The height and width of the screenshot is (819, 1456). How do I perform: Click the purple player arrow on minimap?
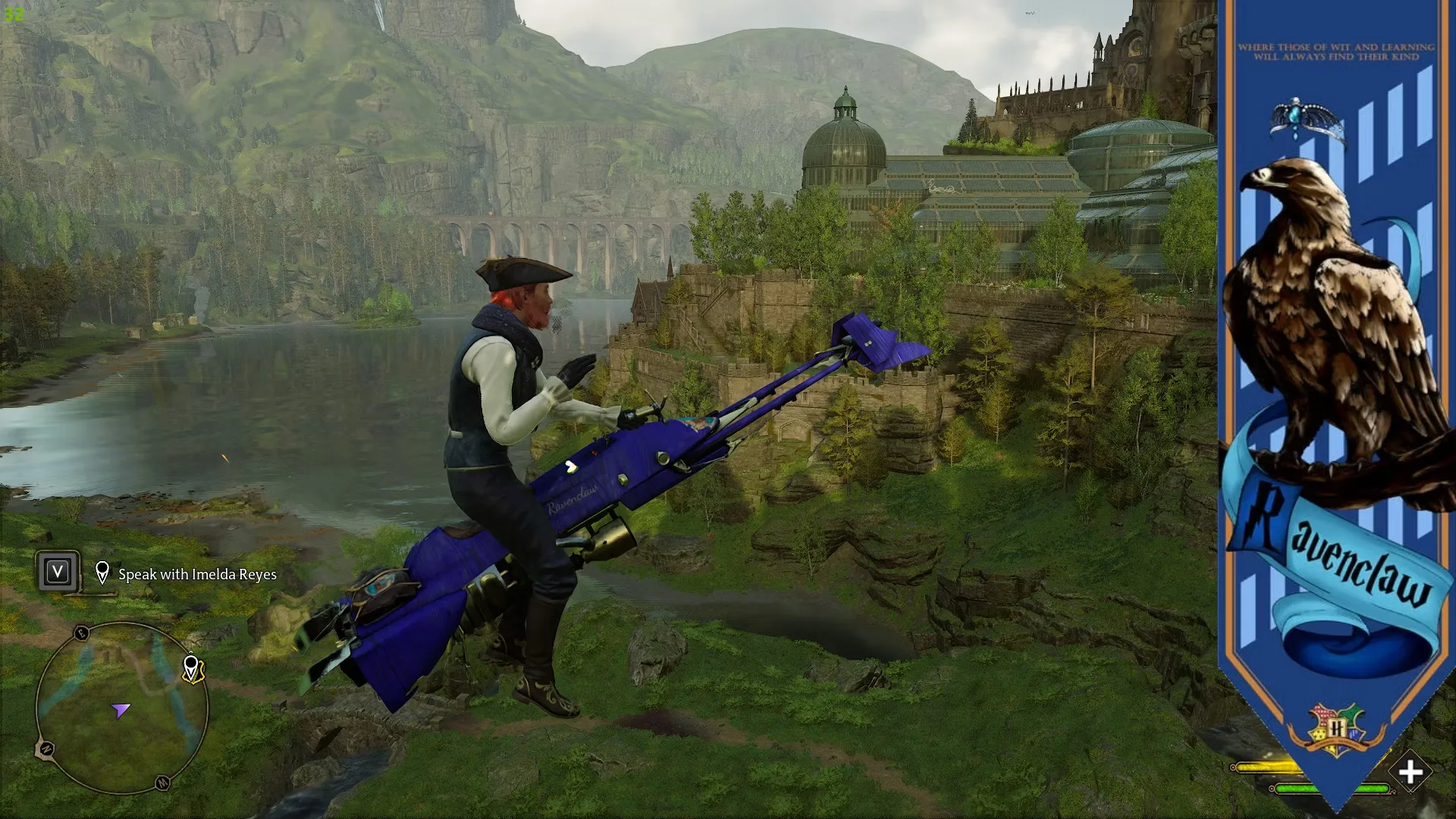tap(121, 711)
